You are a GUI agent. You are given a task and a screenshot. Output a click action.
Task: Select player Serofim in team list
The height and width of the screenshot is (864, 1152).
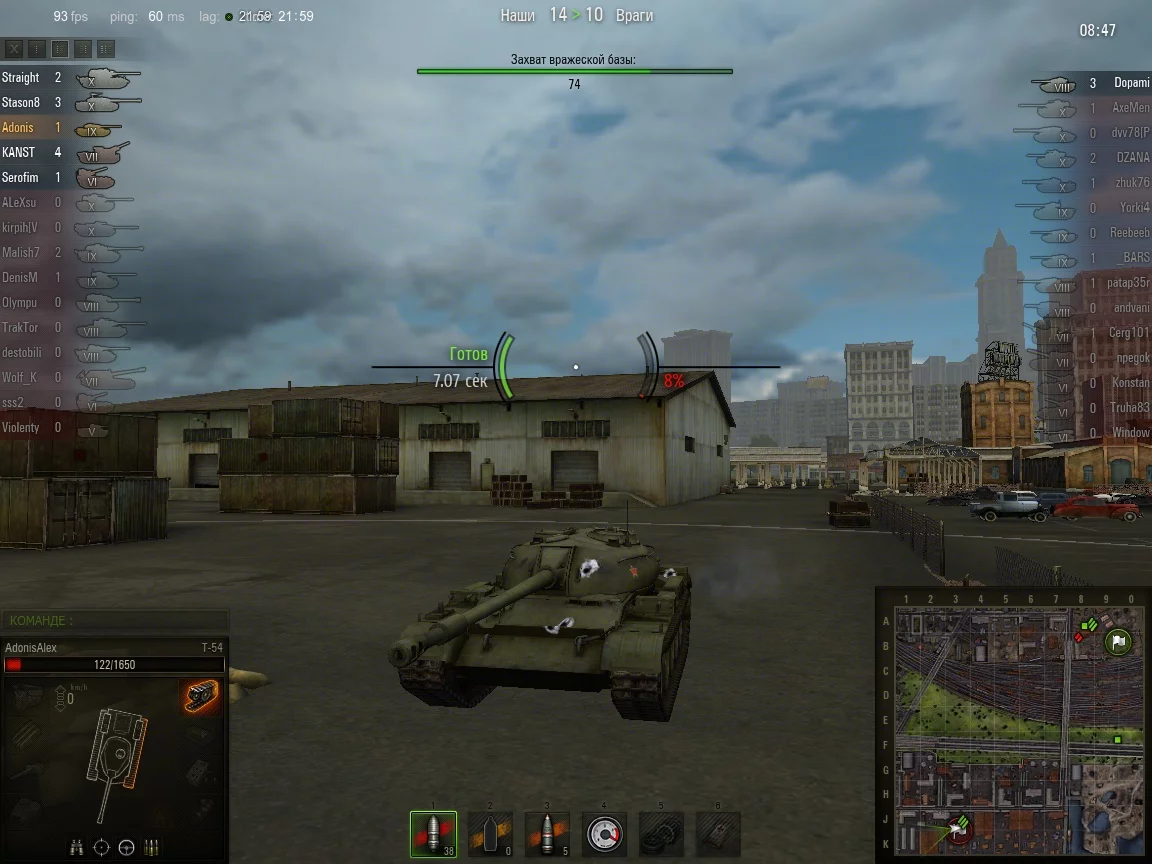pyautogui.click(x=21, y=177)
